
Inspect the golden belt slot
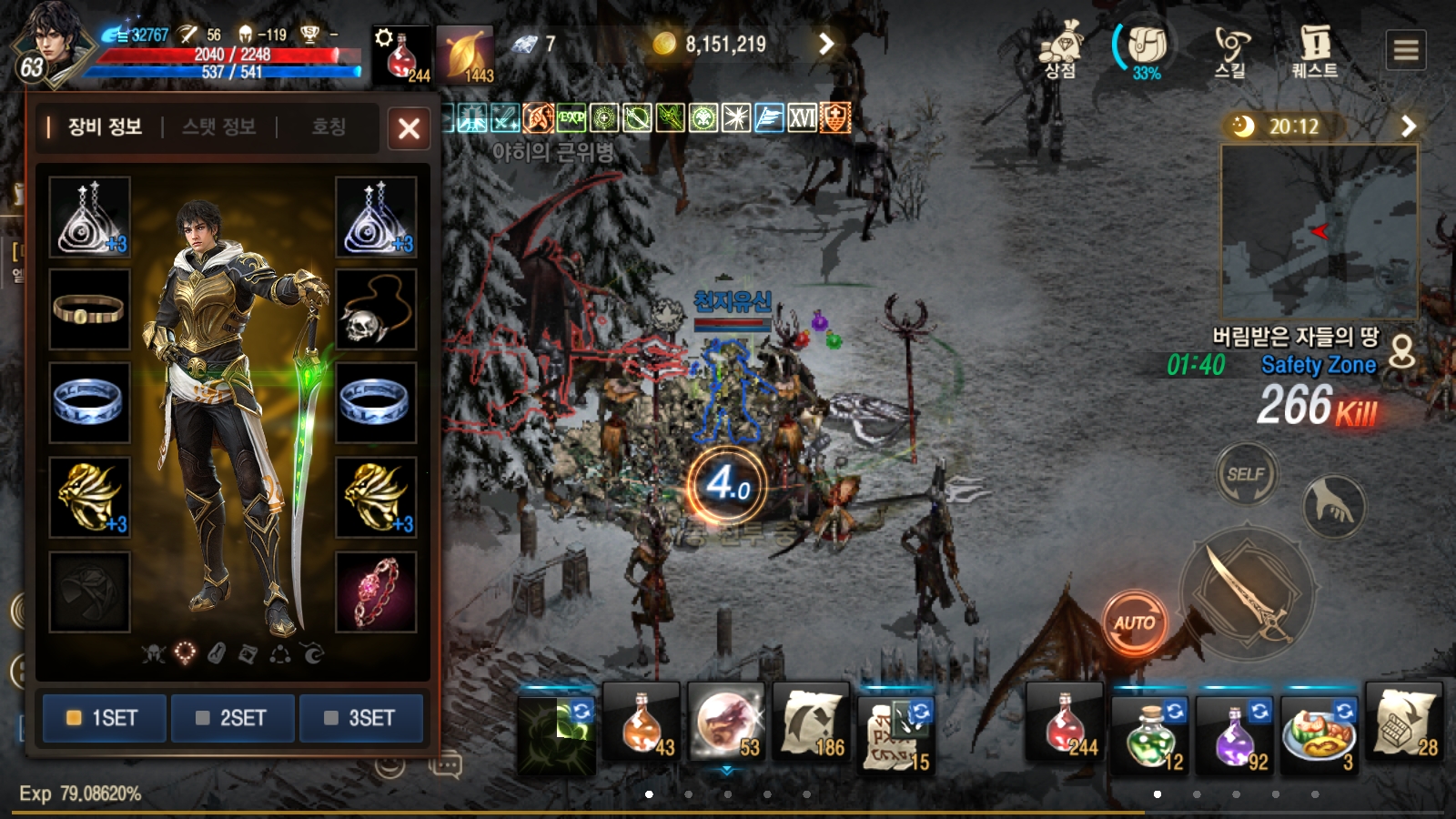coord(89,309)
